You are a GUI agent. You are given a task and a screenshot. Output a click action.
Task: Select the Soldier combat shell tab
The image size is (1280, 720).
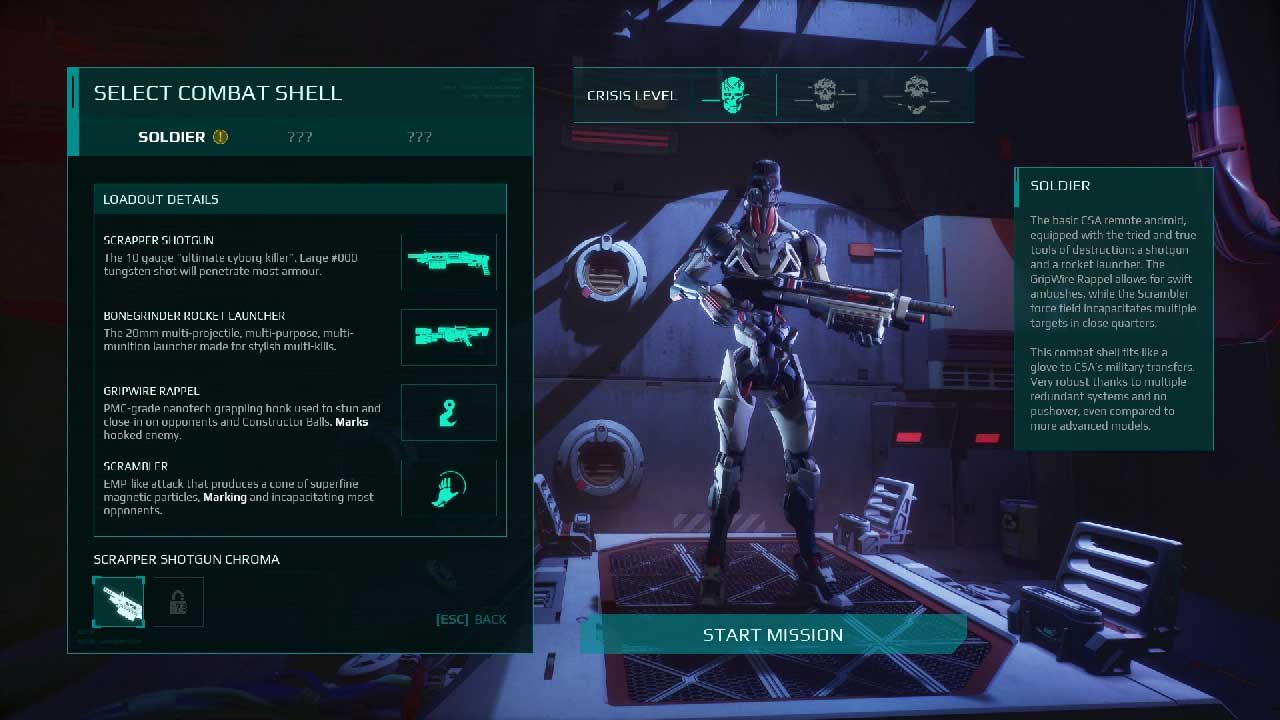point(172,137)
